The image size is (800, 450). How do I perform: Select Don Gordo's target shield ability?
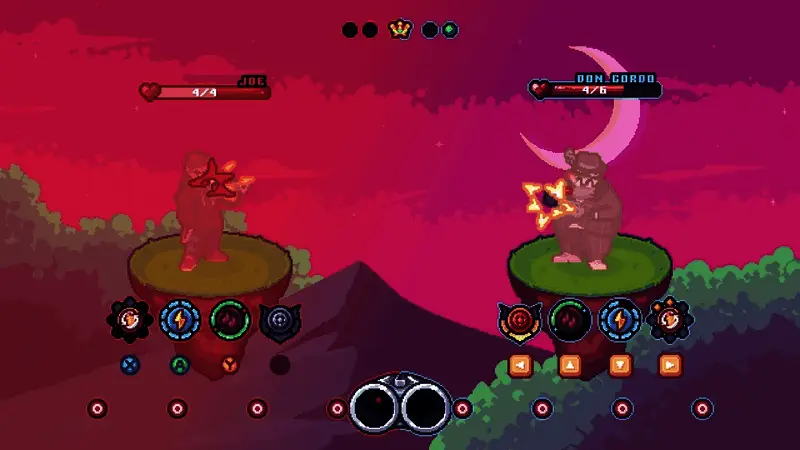(x=519, y=321)
